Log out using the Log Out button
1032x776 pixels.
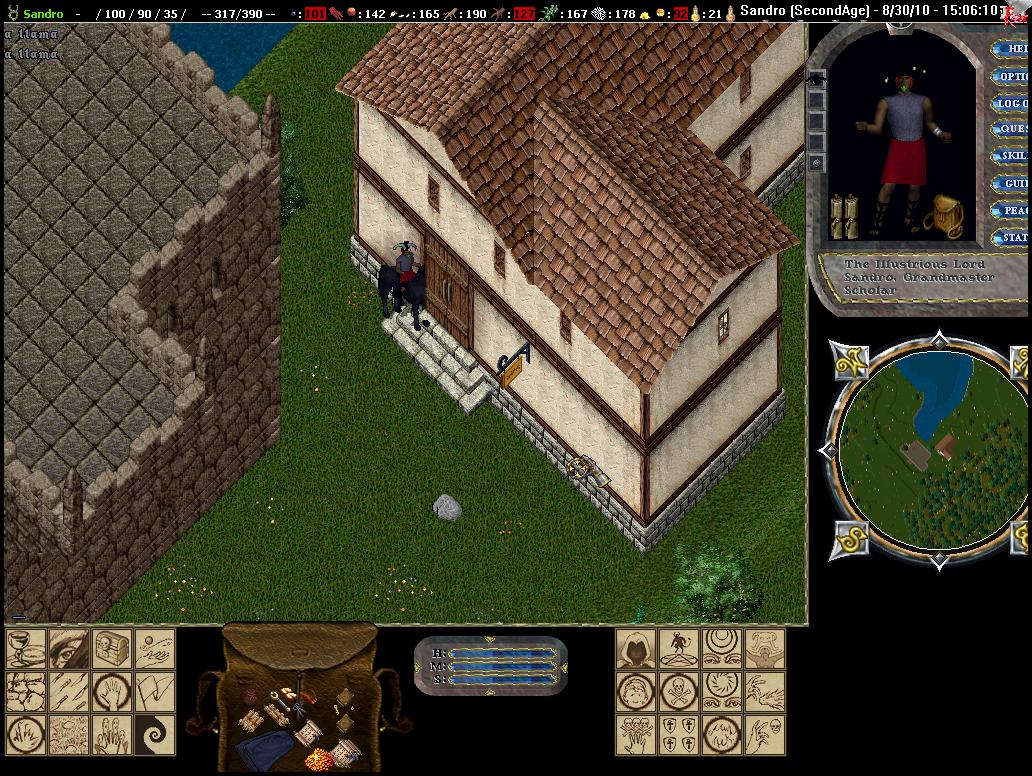(x=1012, y=103)
